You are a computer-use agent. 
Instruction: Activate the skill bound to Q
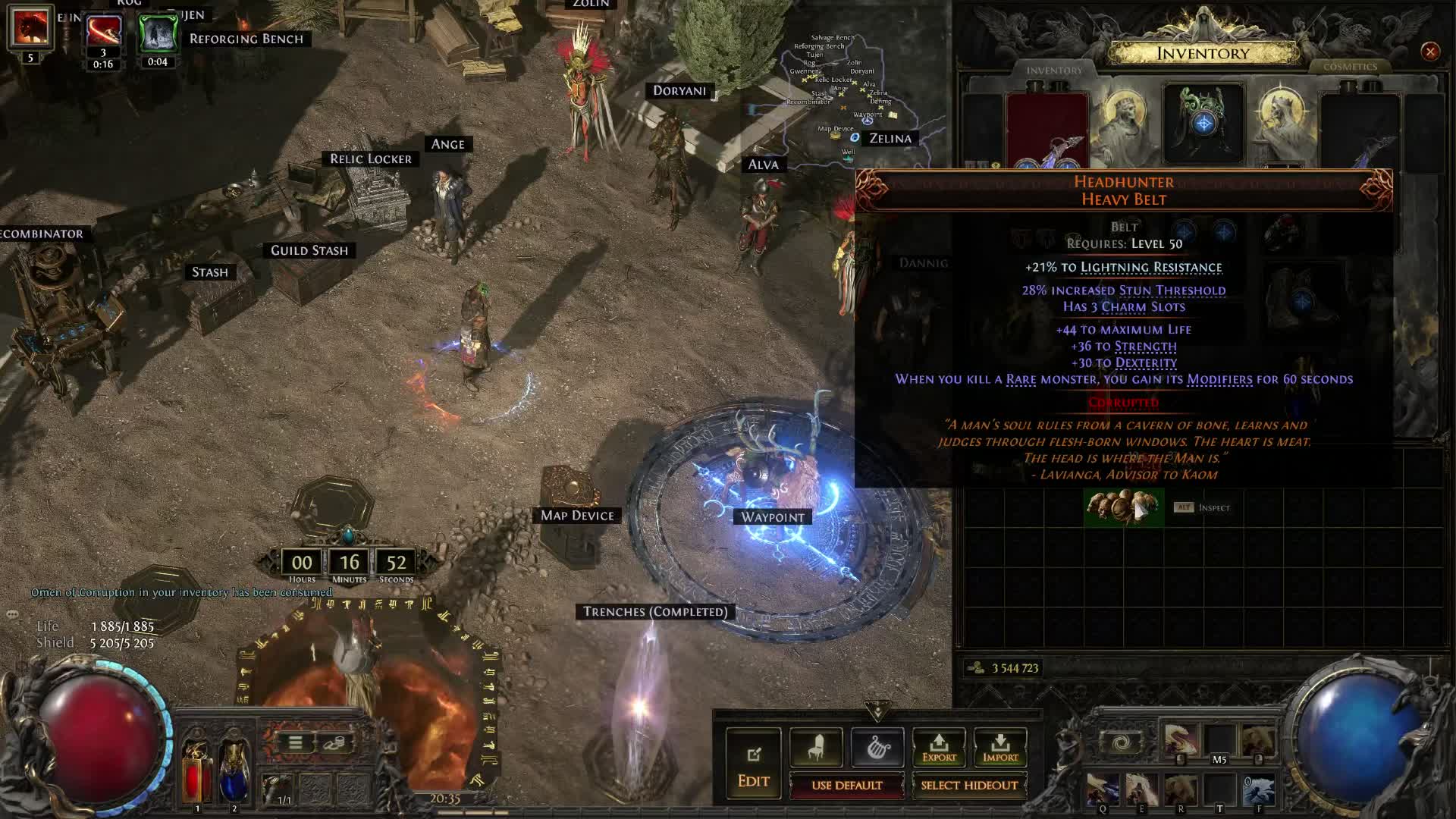(1103, 790)
